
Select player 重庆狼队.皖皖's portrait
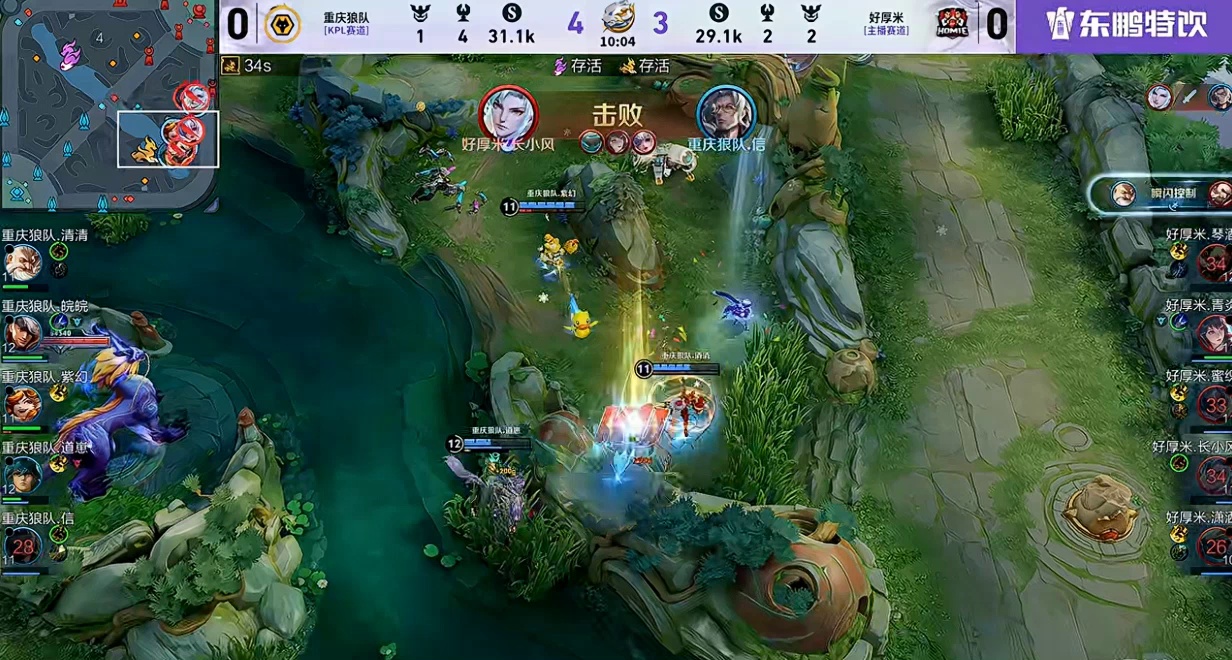(21, 332)
